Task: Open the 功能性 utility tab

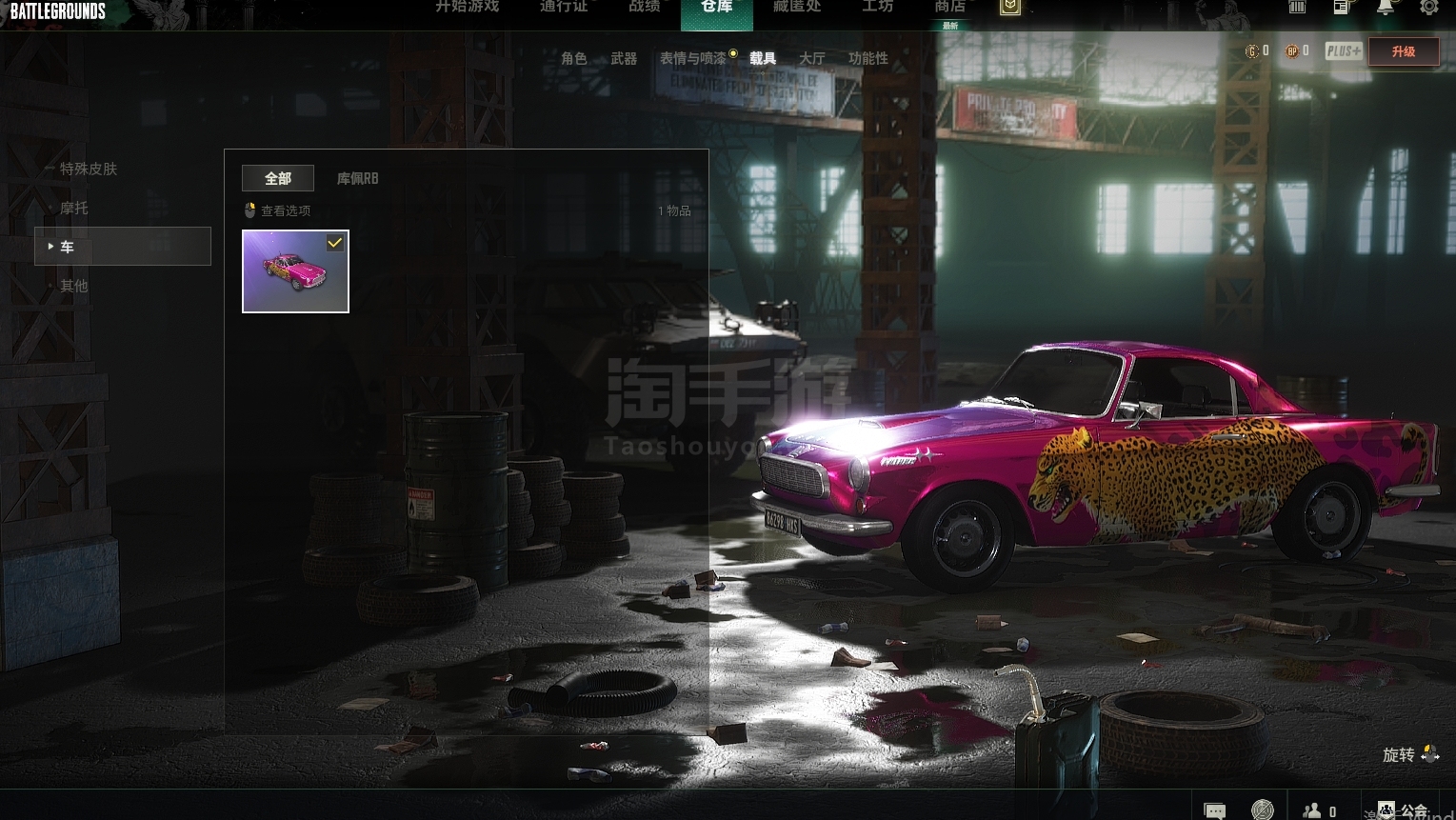Action: [x=868, y=58]
